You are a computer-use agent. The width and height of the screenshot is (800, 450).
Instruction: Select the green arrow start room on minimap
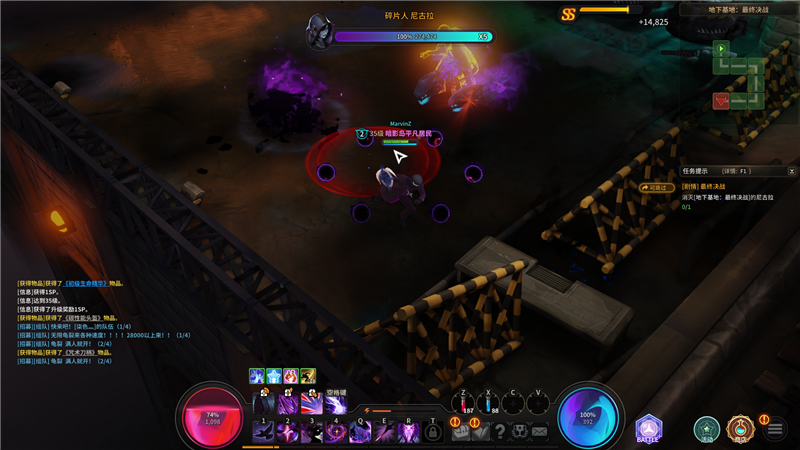click(x=721, y=48)
